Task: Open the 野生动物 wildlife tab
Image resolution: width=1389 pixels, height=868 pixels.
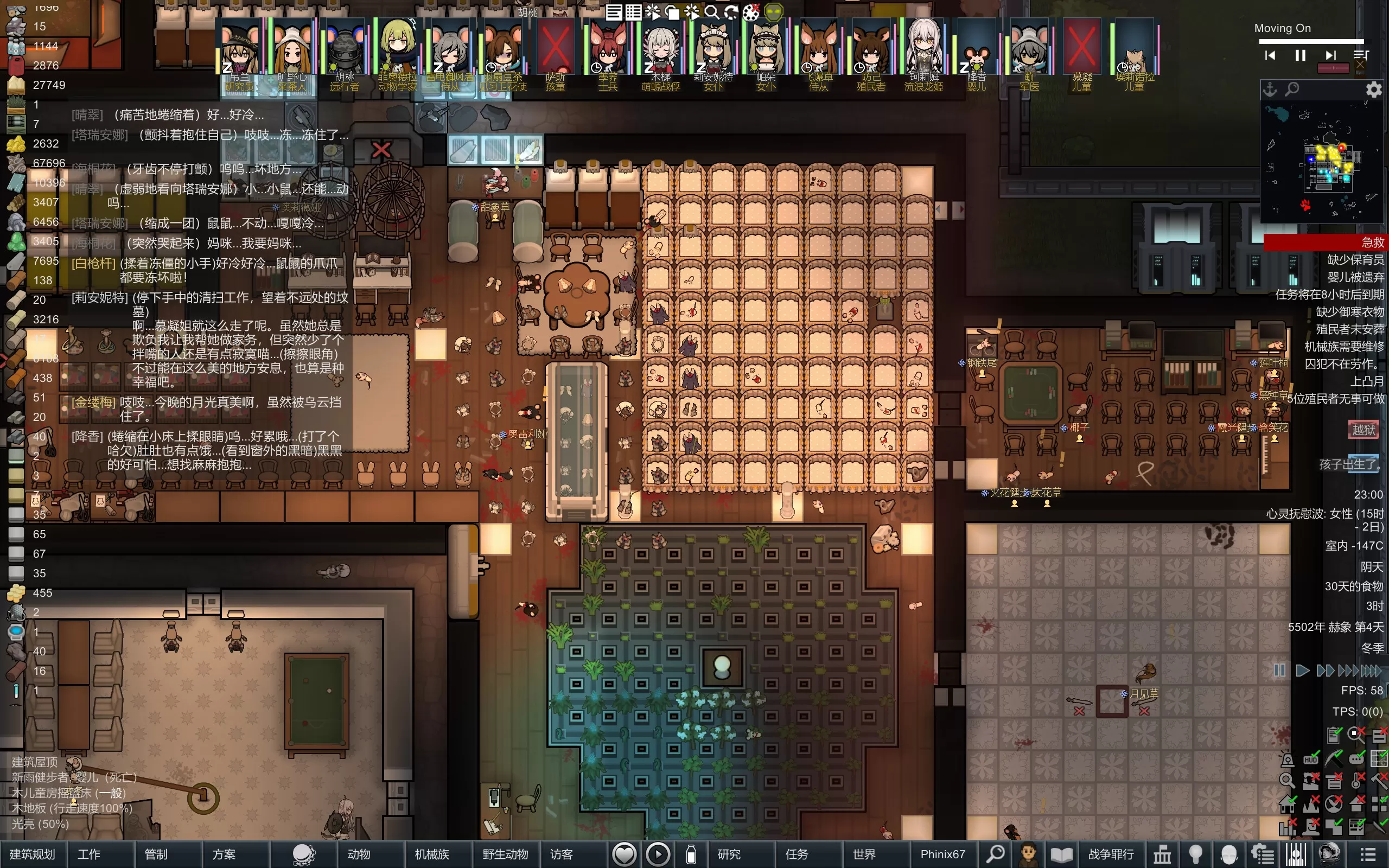Action: [505, 854]
